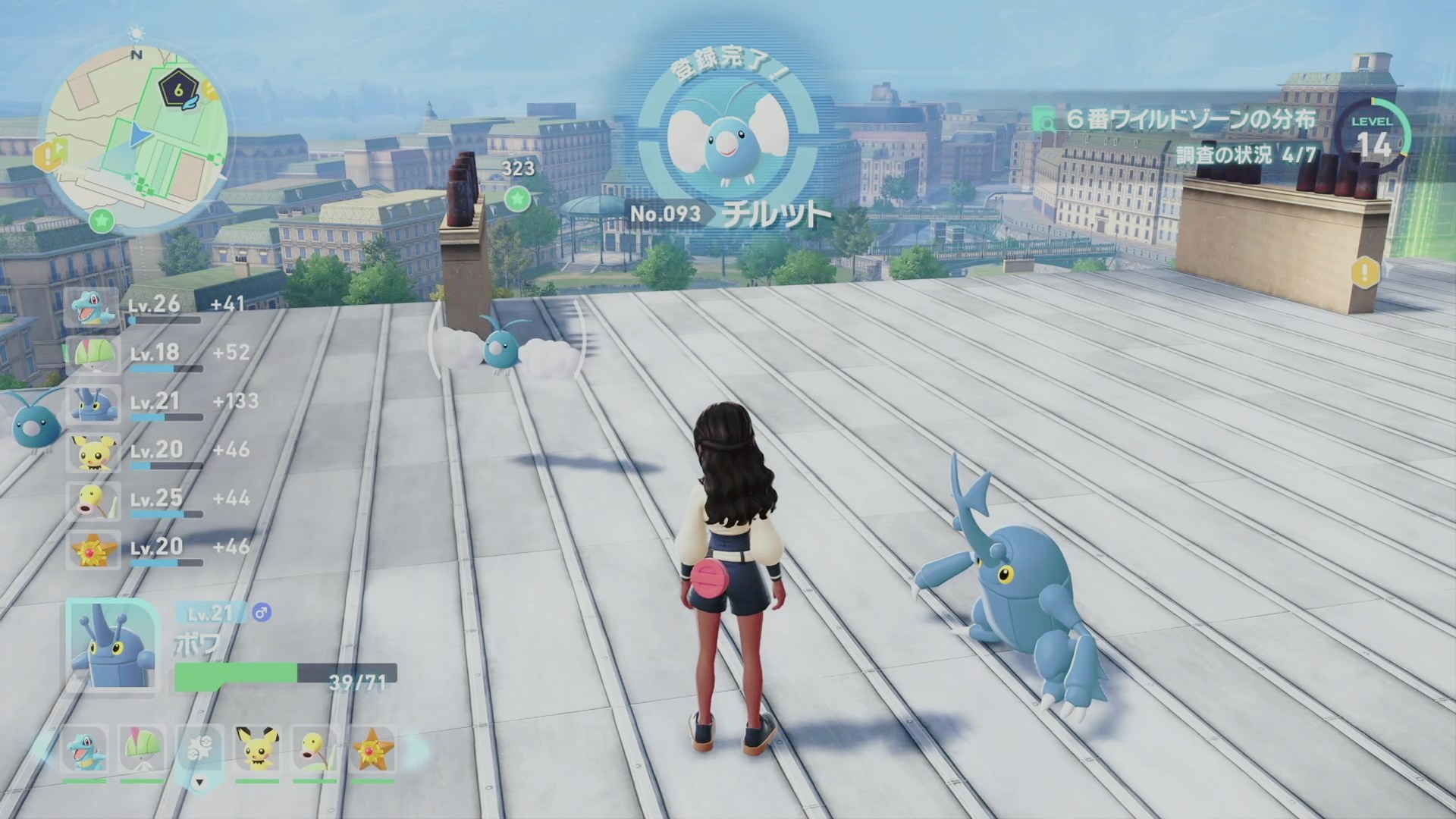Switch to Bellsprout in the bottom party bar
Viewport: 1456px width, 819px height.
315,750
